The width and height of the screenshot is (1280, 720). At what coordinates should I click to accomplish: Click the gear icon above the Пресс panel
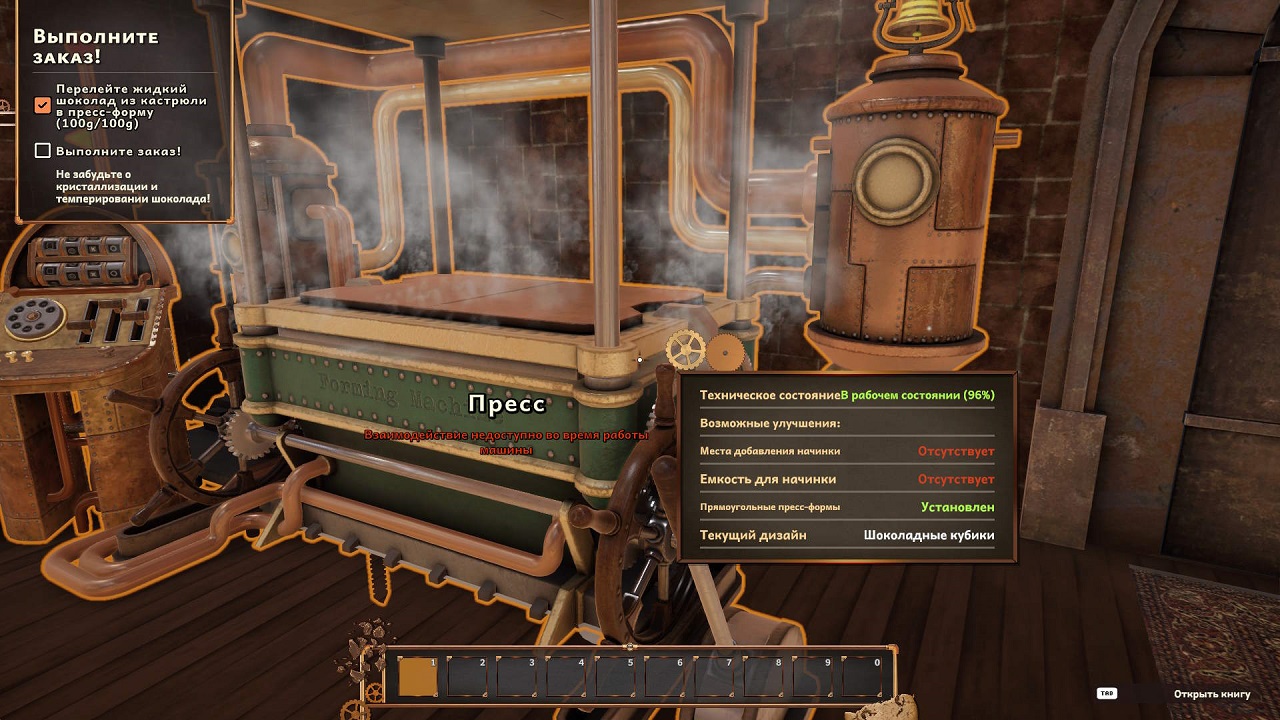pos(686,348)
